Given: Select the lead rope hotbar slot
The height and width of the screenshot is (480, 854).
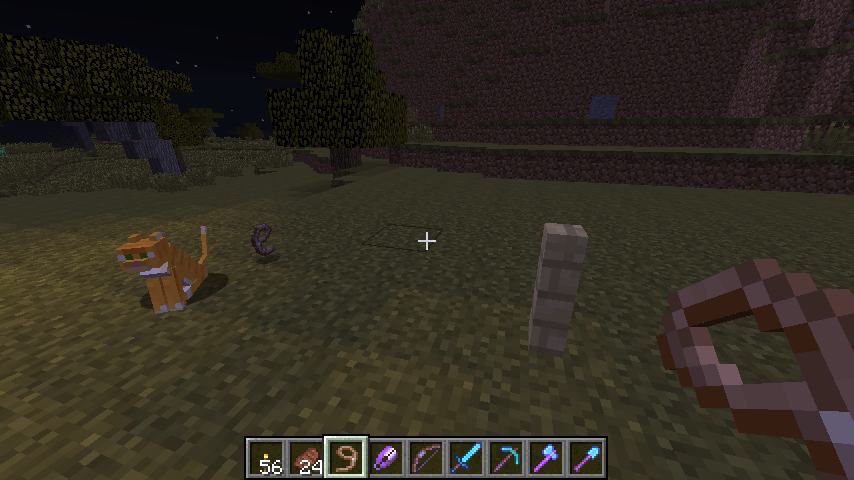Looking at the screenshot, I should pyautogui.click(x=347, y=458).
